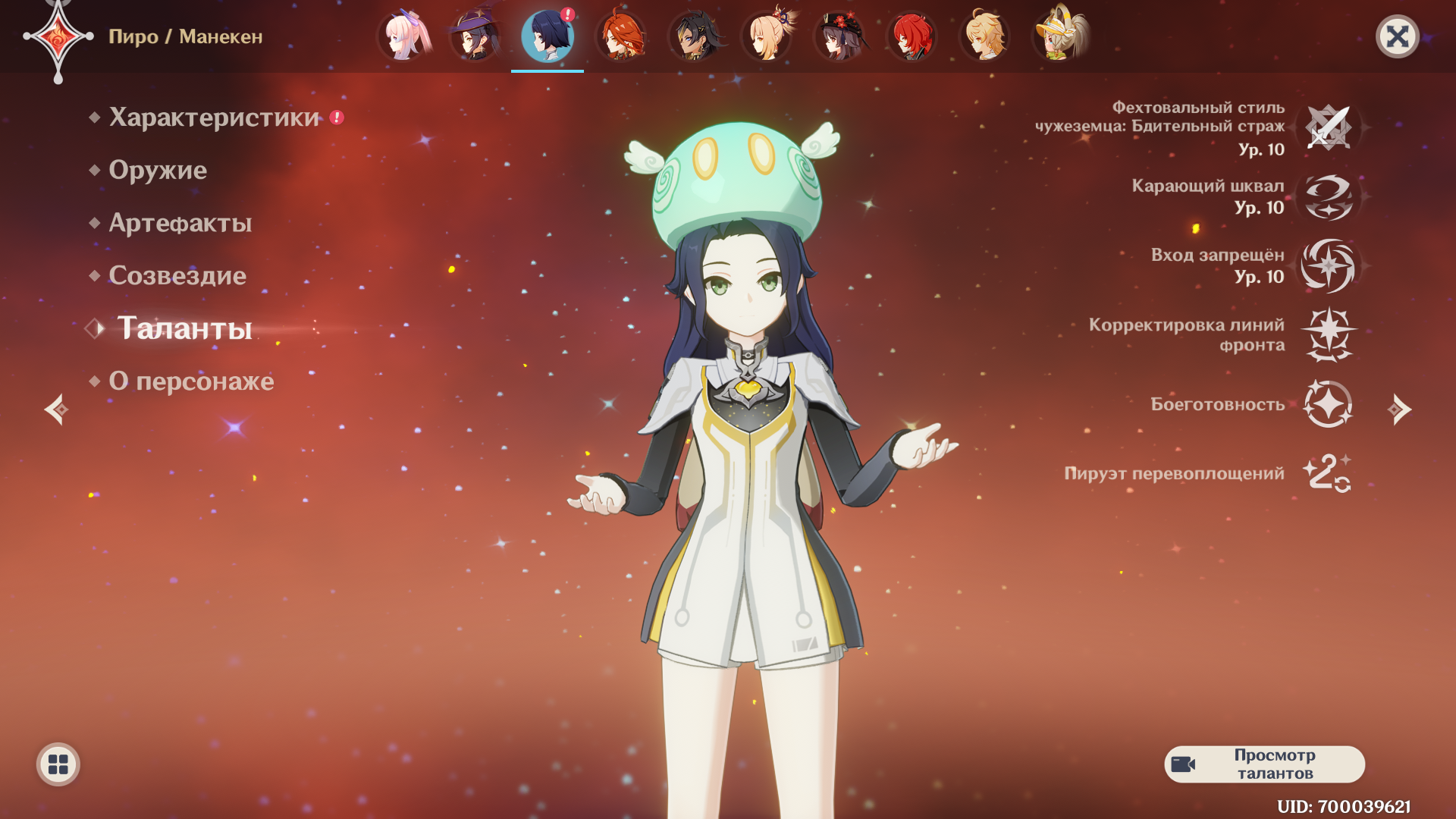
Task: Switch to the next character with the right arrow
Action: point(1399,409)
